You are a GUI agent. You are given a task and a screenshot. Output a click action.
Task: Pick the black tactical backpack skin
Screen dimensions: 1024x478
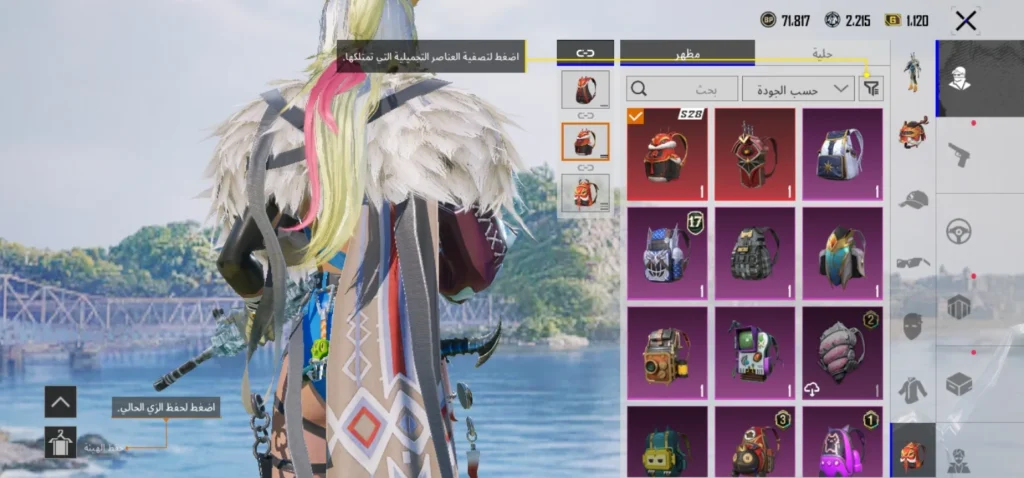click(754, 253)
